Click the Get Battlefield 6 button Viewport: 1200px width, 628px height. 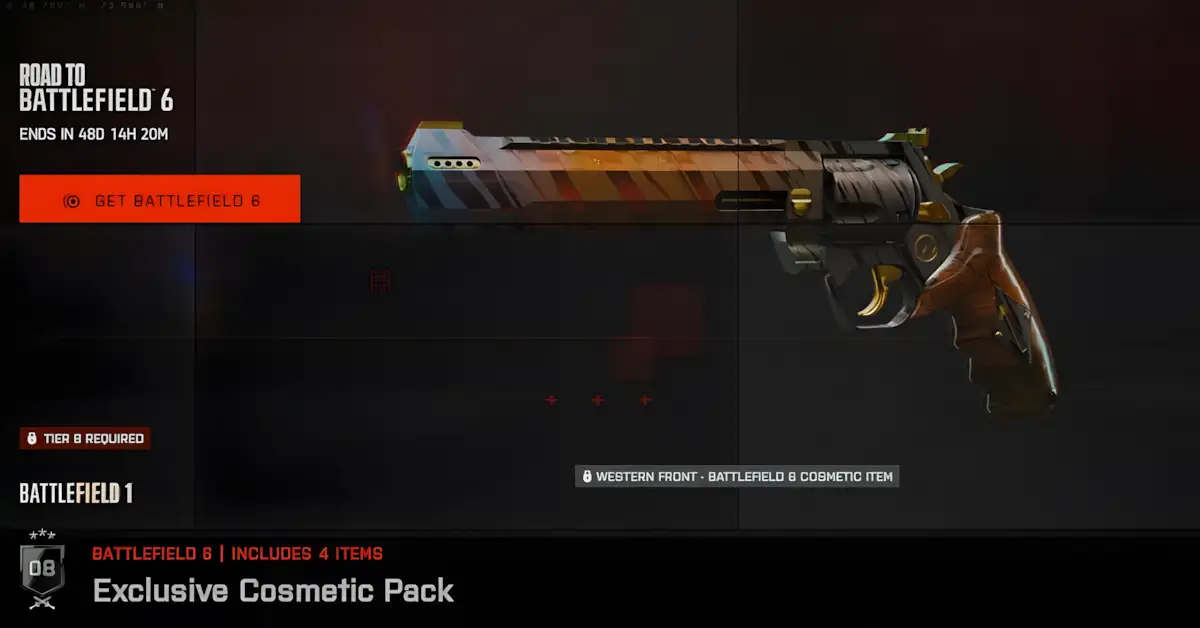[x=160, y=200]
